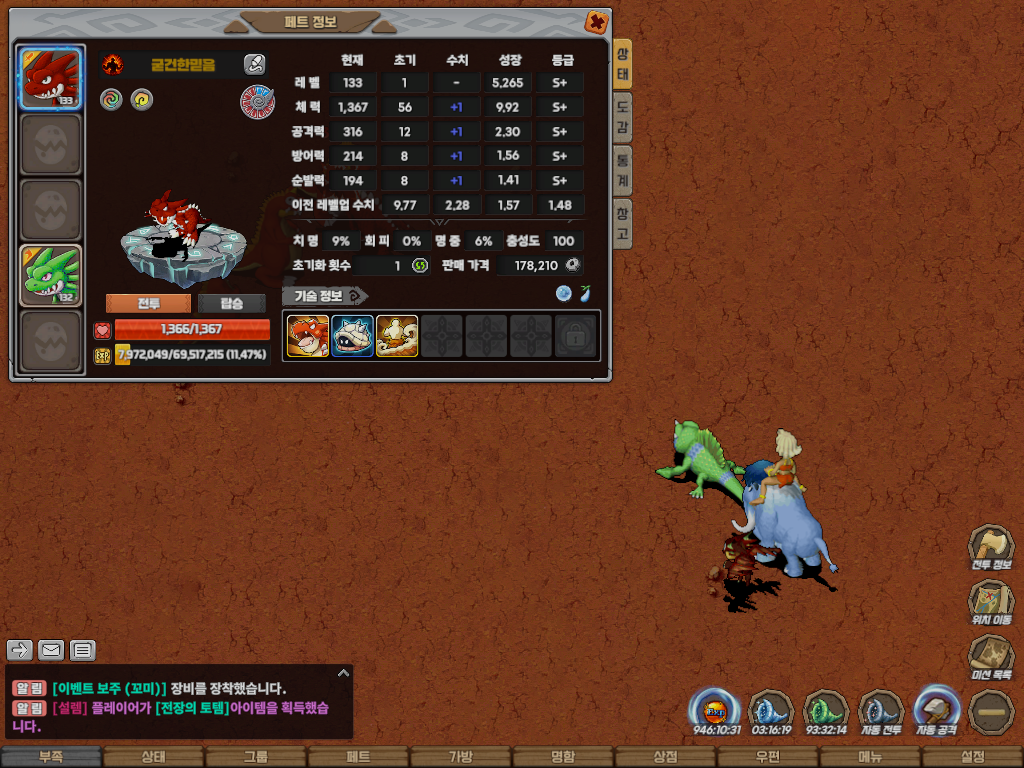1024x768 pixels.
Task: Select the spiked shell skill icon
Action: 353,336
